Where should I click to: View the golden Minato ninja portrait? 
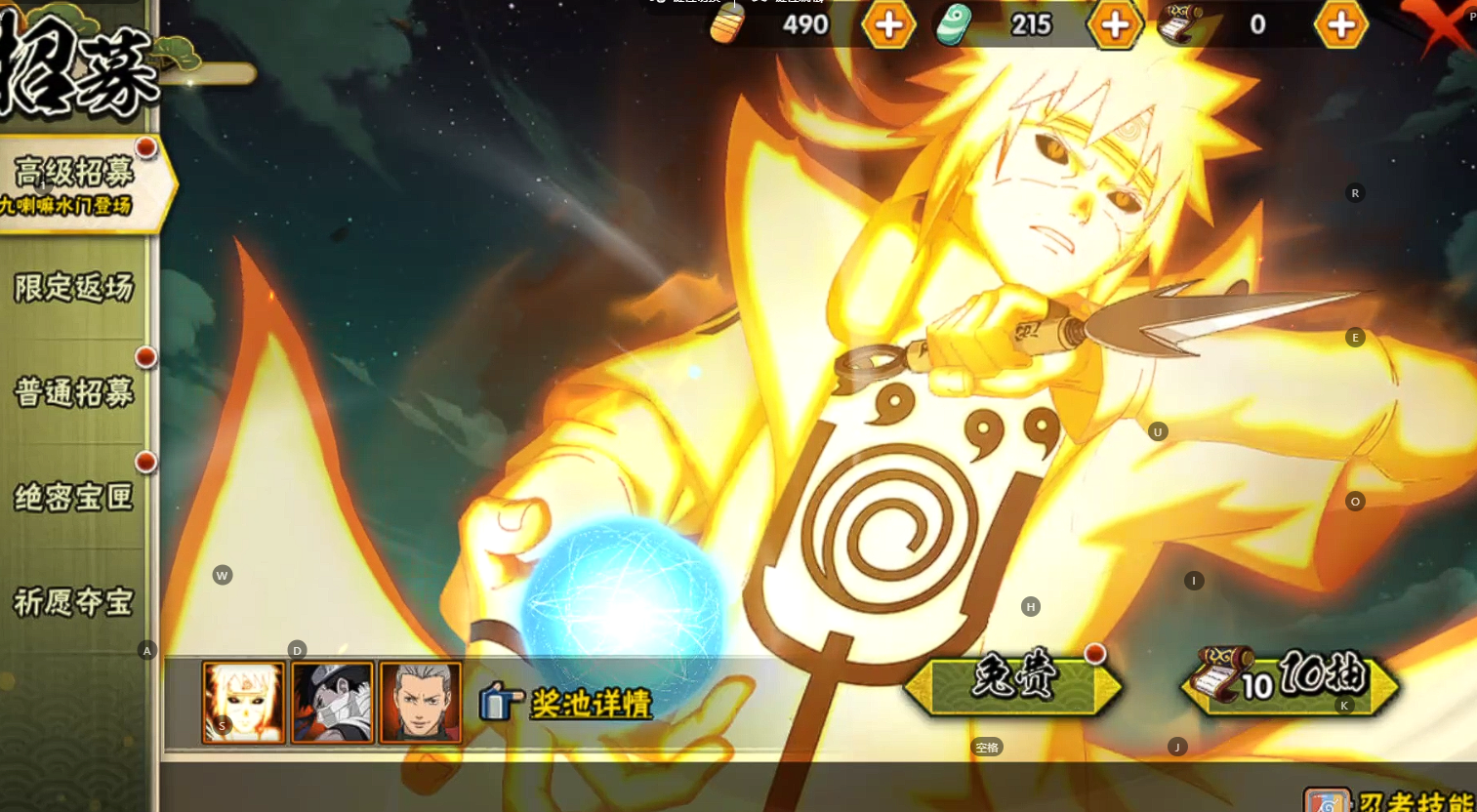(x=244, y=703)
